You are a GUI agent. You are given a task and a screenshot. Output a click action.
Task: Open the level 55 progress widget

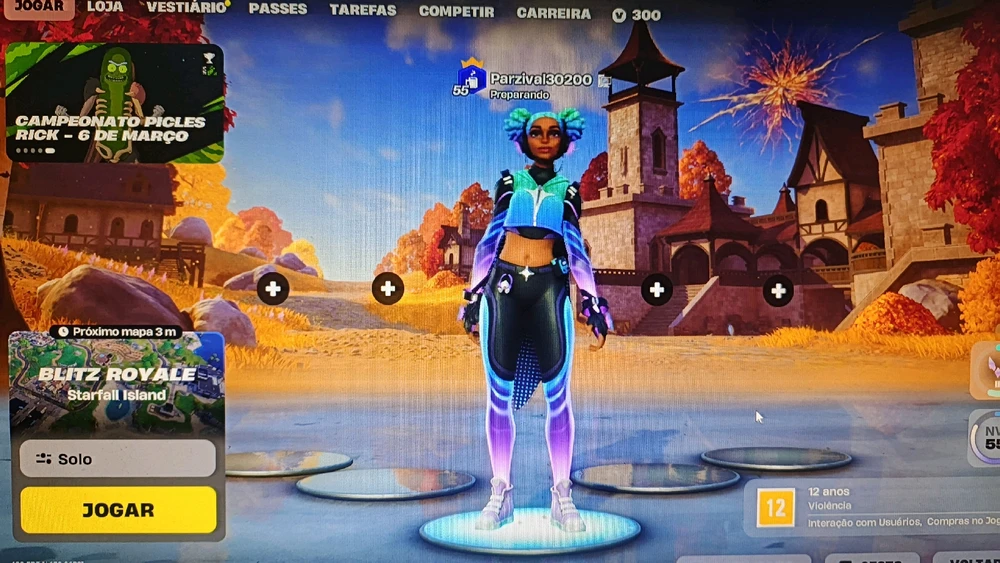pyautogui.click(x=987, y=437)
